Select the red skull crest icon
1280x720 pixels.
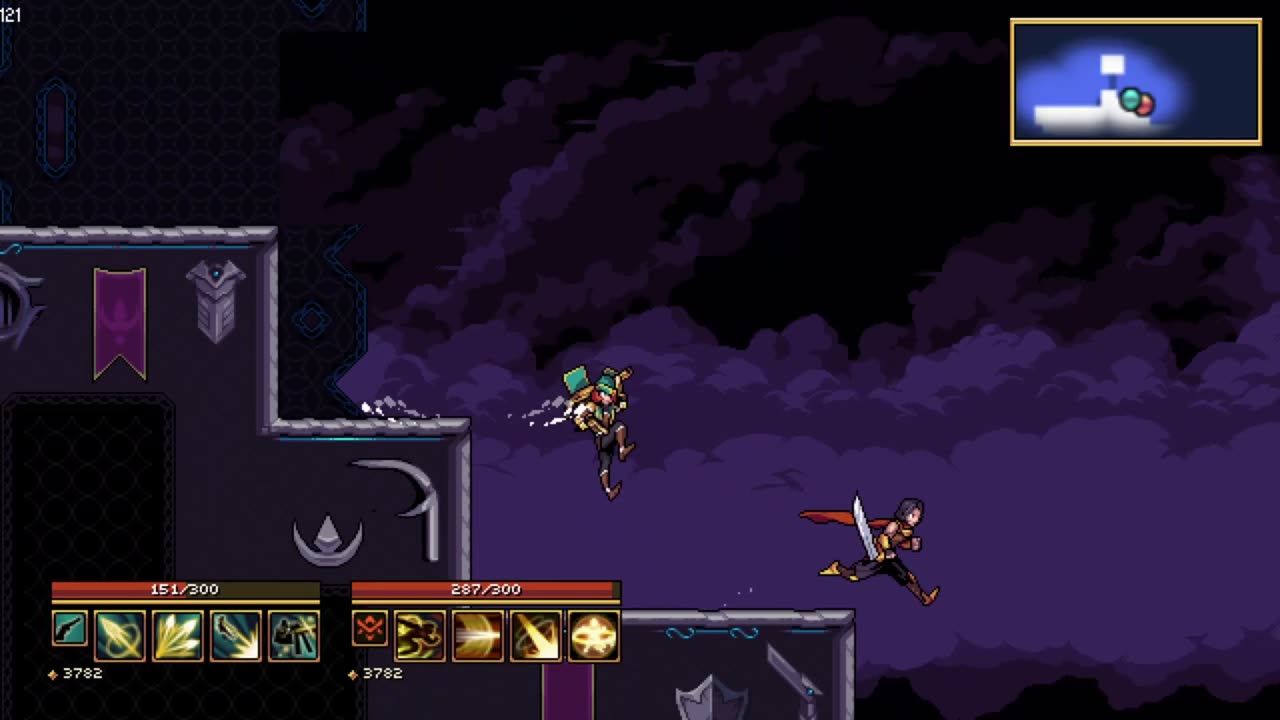370,630
